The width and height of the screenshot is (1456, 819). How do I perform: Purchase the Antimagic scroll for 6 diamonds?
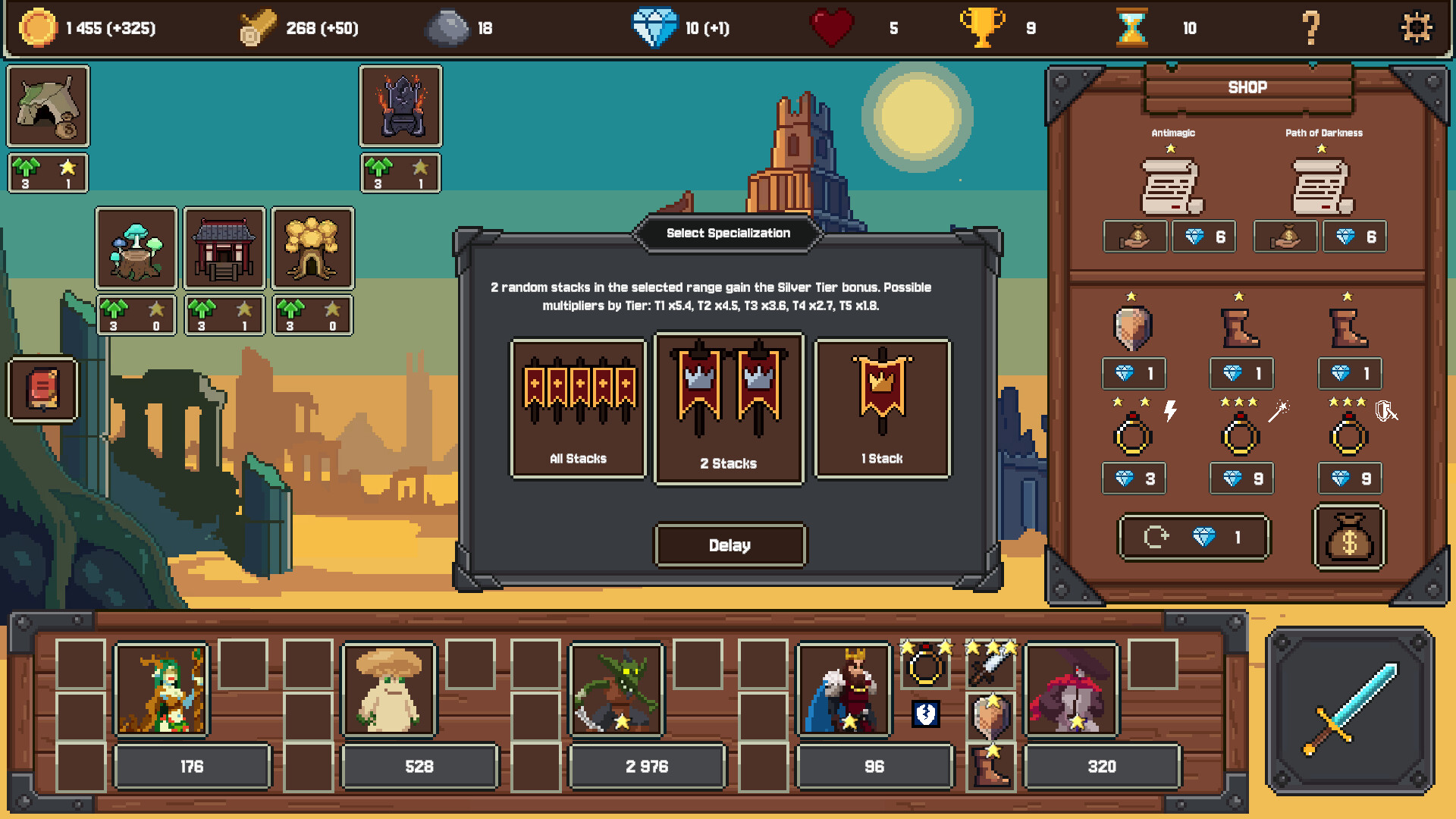pyautogui.click(x=1204, y=236)
